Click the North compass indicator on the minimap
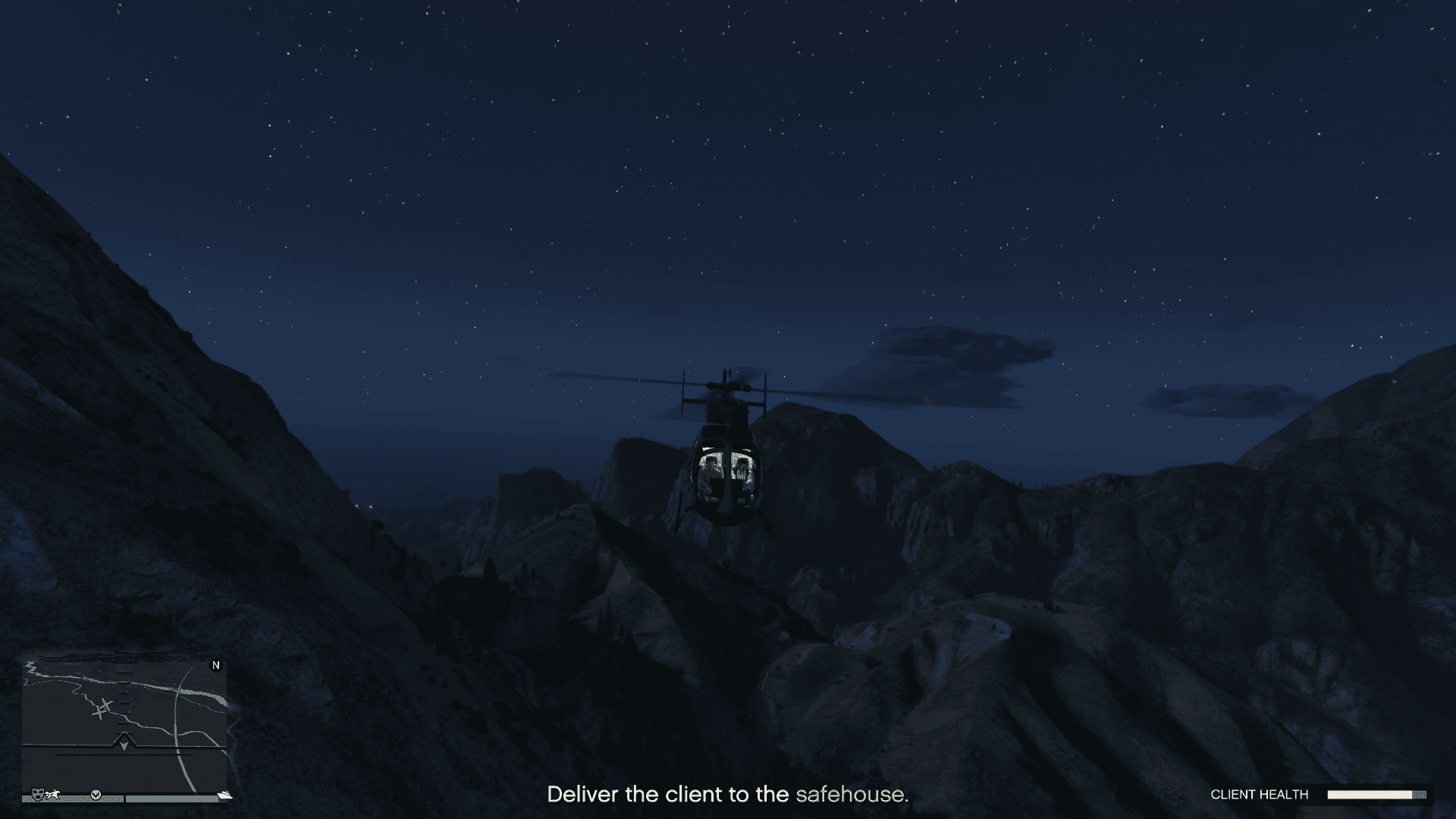 [216, 665]
